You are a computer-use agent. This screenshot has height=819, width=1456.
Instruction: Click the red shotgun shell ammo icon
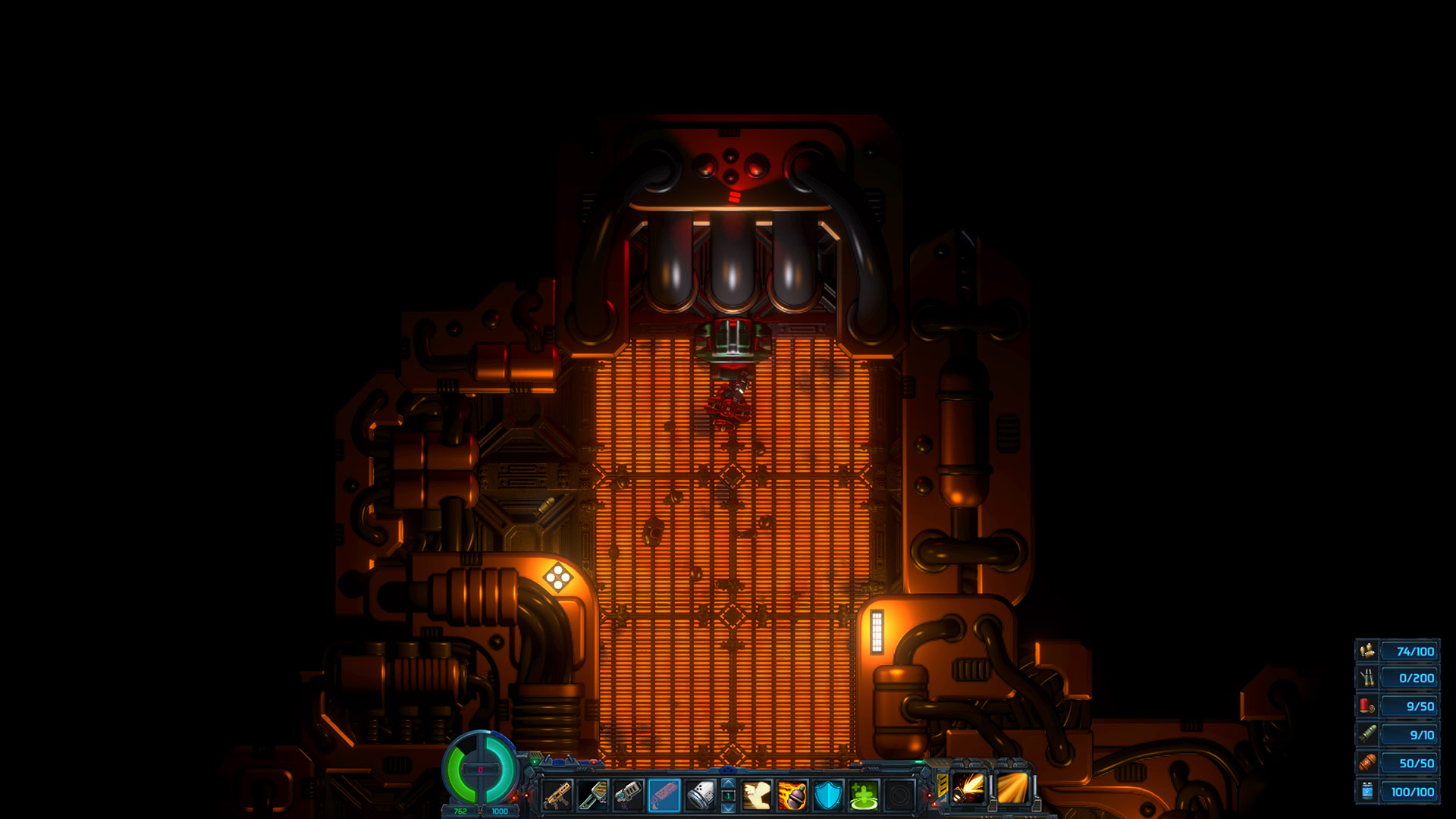click(1367, 707)
